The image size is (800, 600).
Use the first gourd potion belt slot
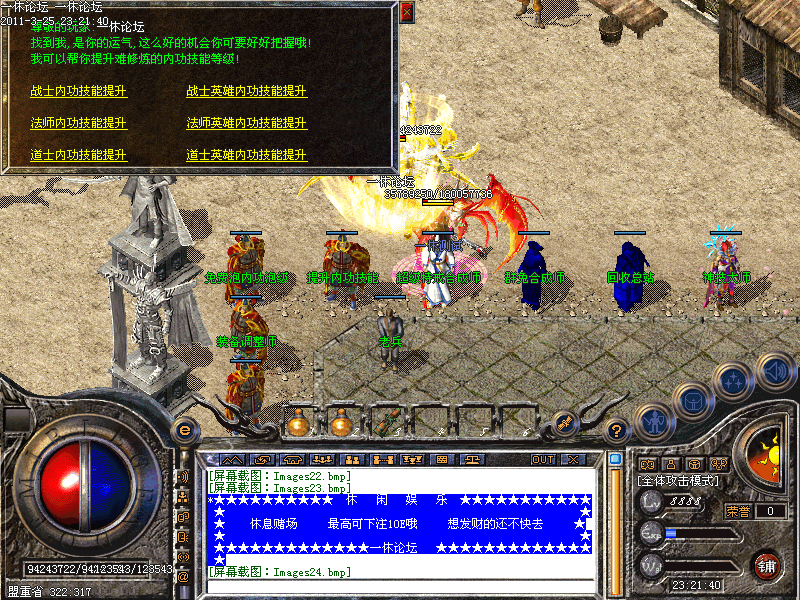click(297, 423)
